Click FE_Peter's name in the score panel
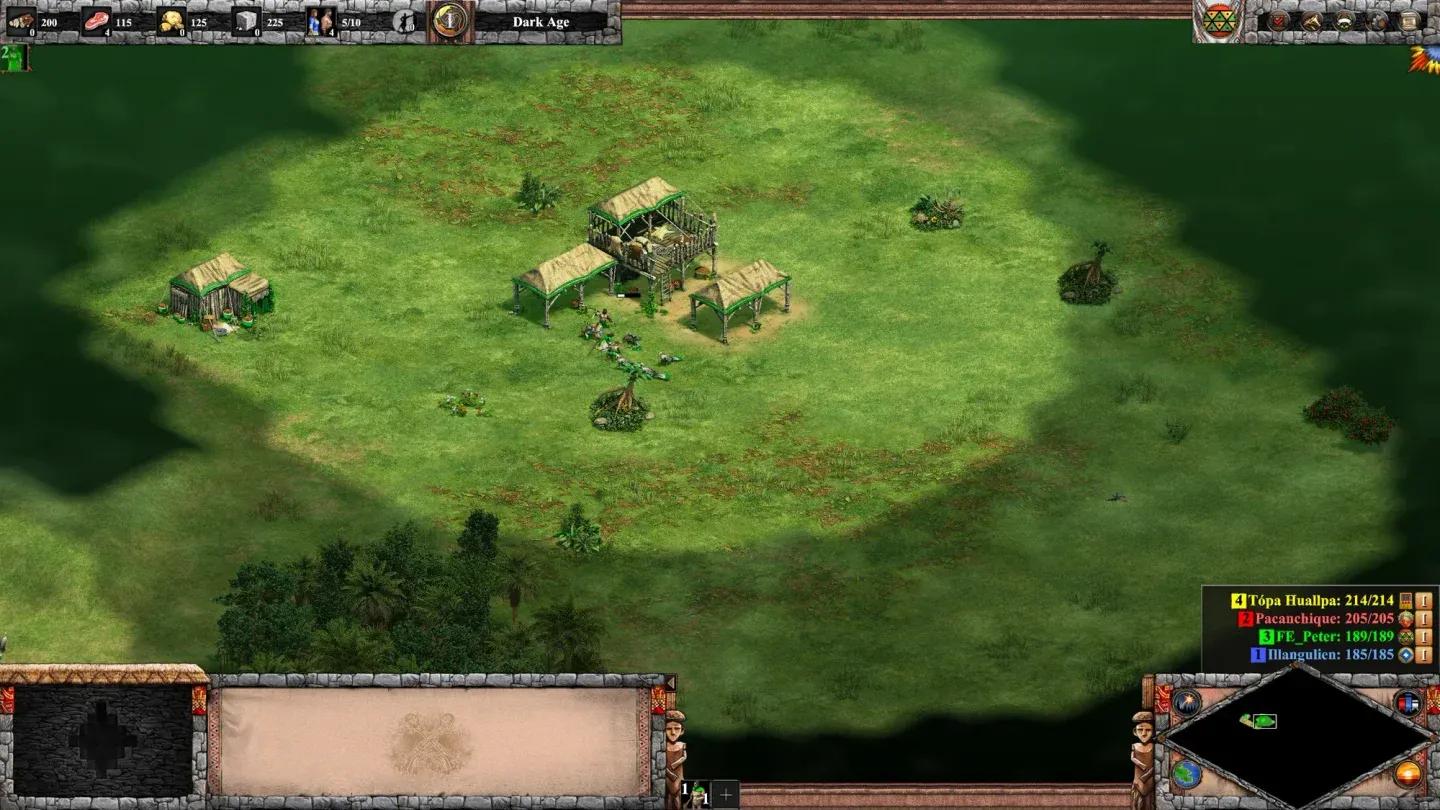1440x810 pixels. pos(1308,637)
